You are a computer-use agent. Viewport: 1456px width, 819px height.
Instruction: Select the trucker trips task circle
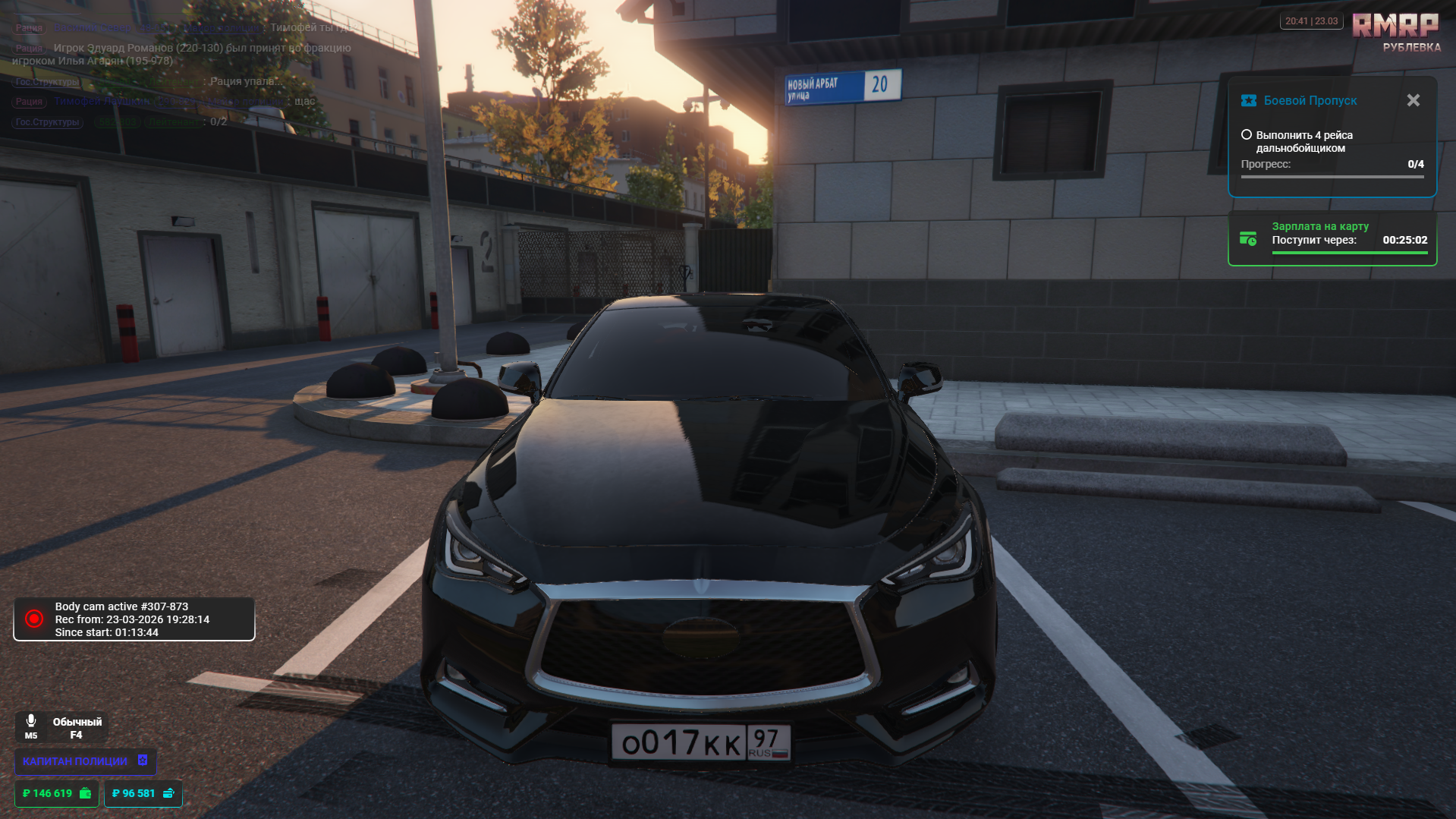(x=1246, y=135)
